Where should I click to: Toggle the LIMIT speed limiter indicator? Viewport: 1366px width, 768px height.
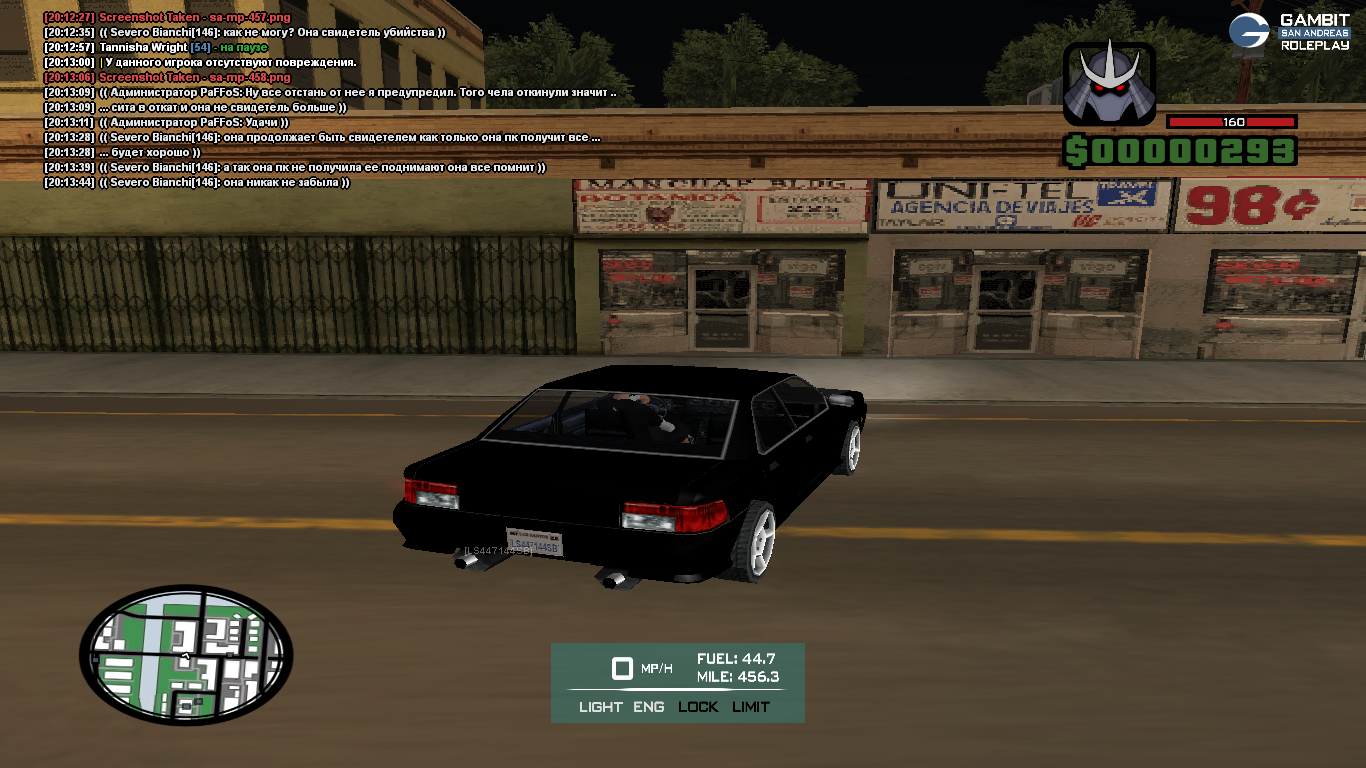[x=751, y=707]
